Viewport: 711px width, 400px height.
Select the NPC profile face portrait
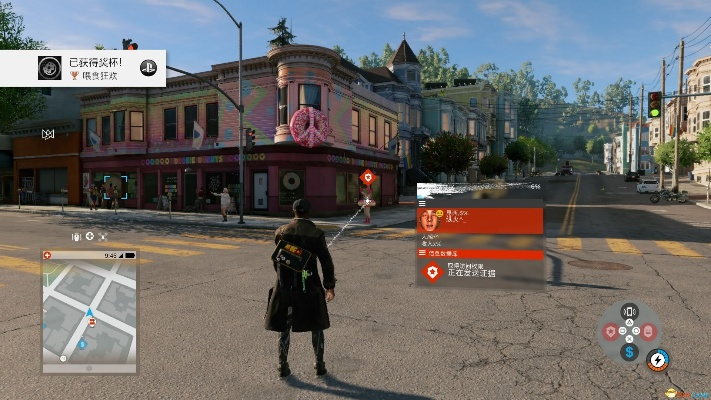click(x=431, y=220)
